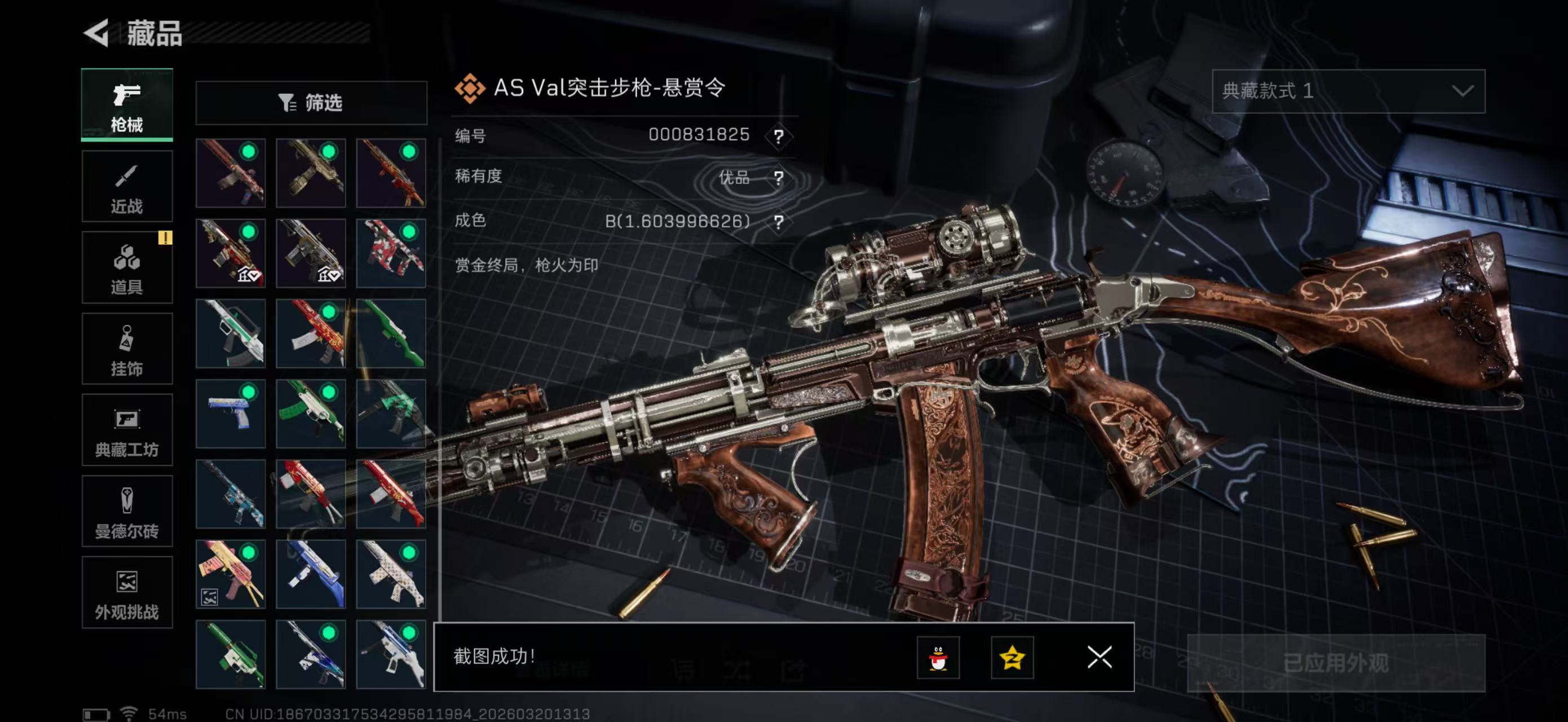
Task: Close the 截图成功 screenshot notification
Action: 1099,658
